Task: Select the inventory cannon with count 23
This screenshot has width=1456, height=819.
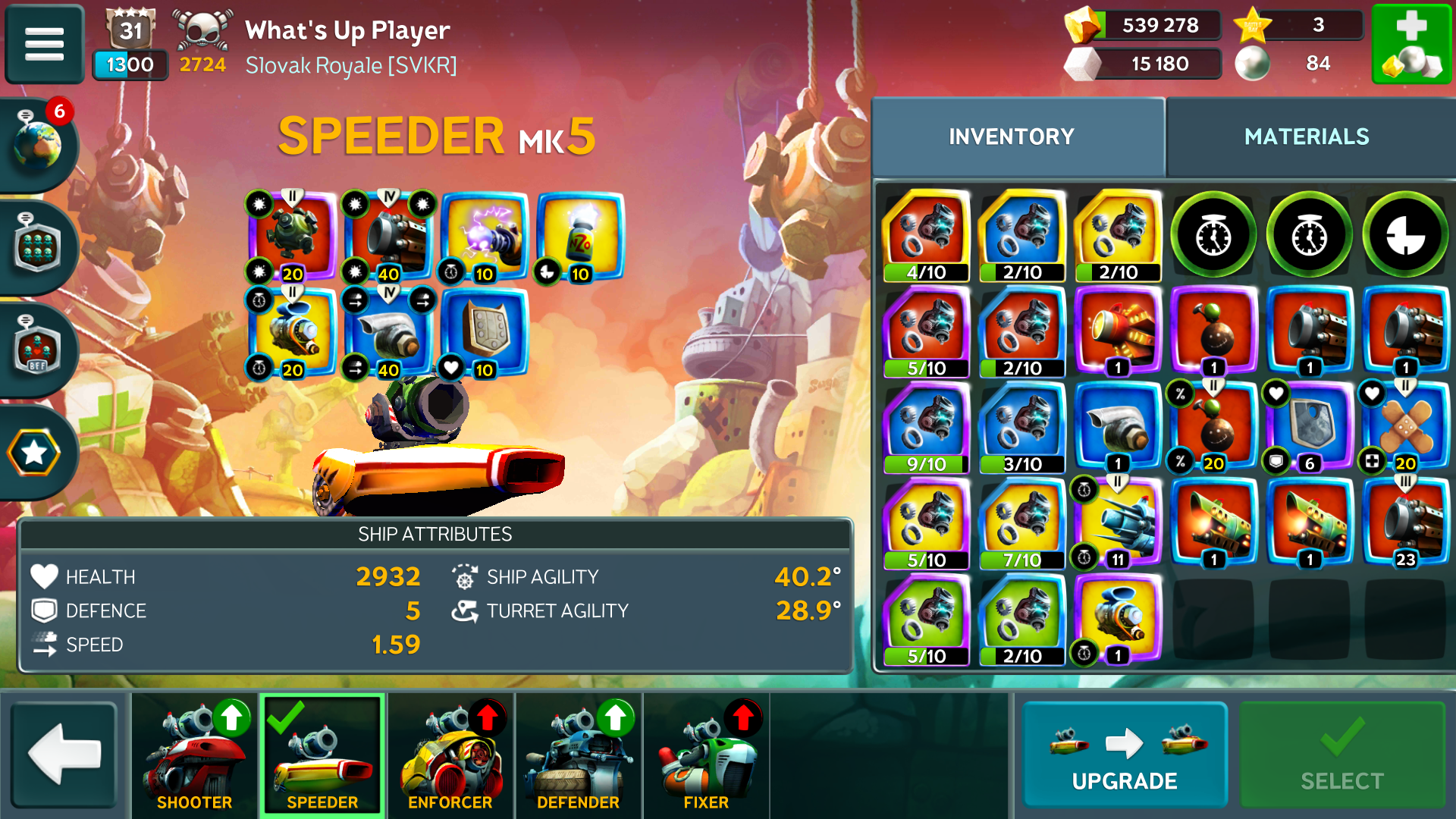Action: [1405, 524]
